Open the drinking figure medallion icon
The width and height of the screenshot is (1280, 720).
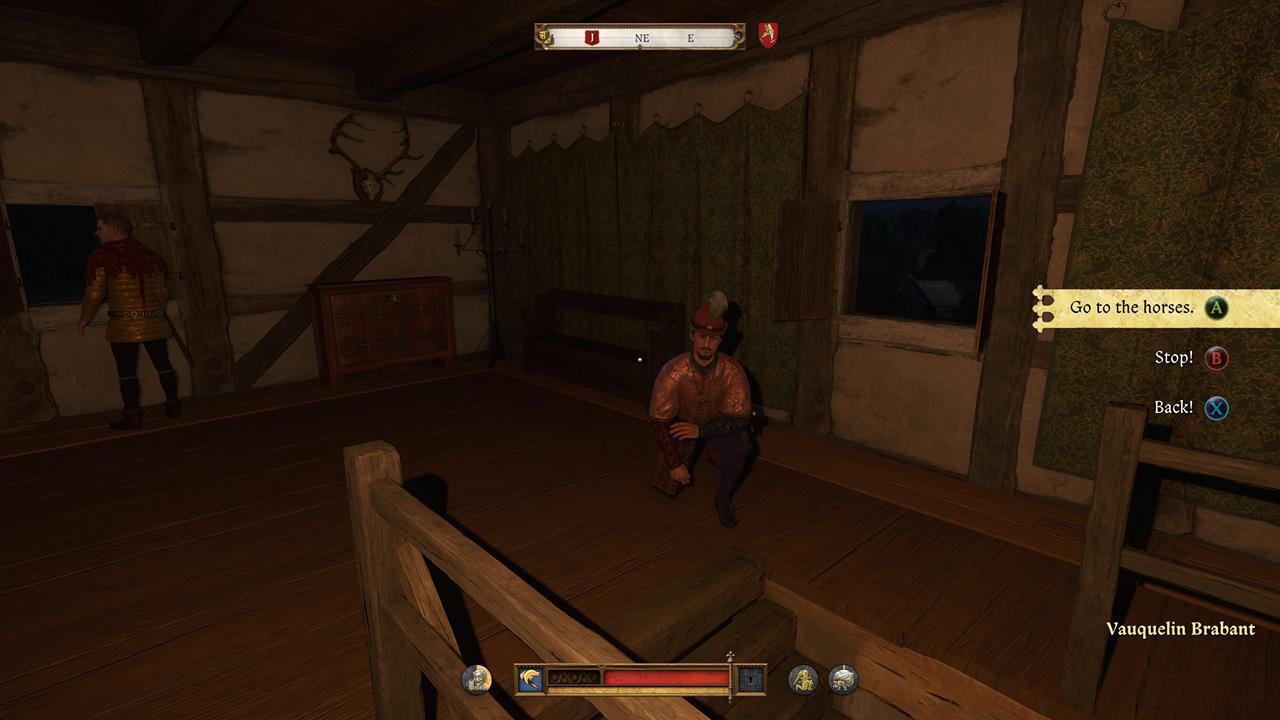click(x=476, y=679)
